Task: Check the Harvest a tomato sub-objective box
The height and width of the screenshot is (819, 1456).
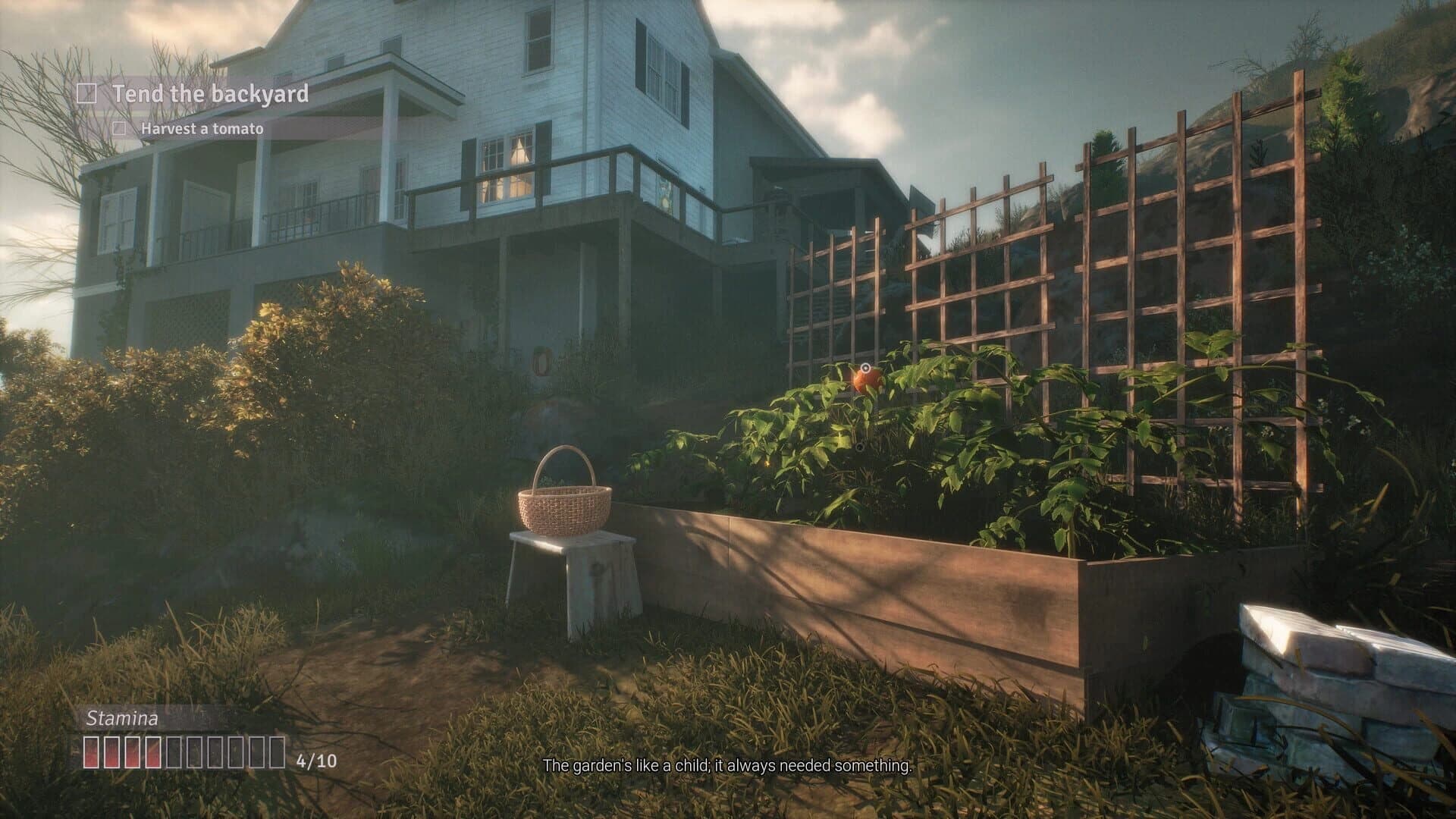Action: (120, 130)
